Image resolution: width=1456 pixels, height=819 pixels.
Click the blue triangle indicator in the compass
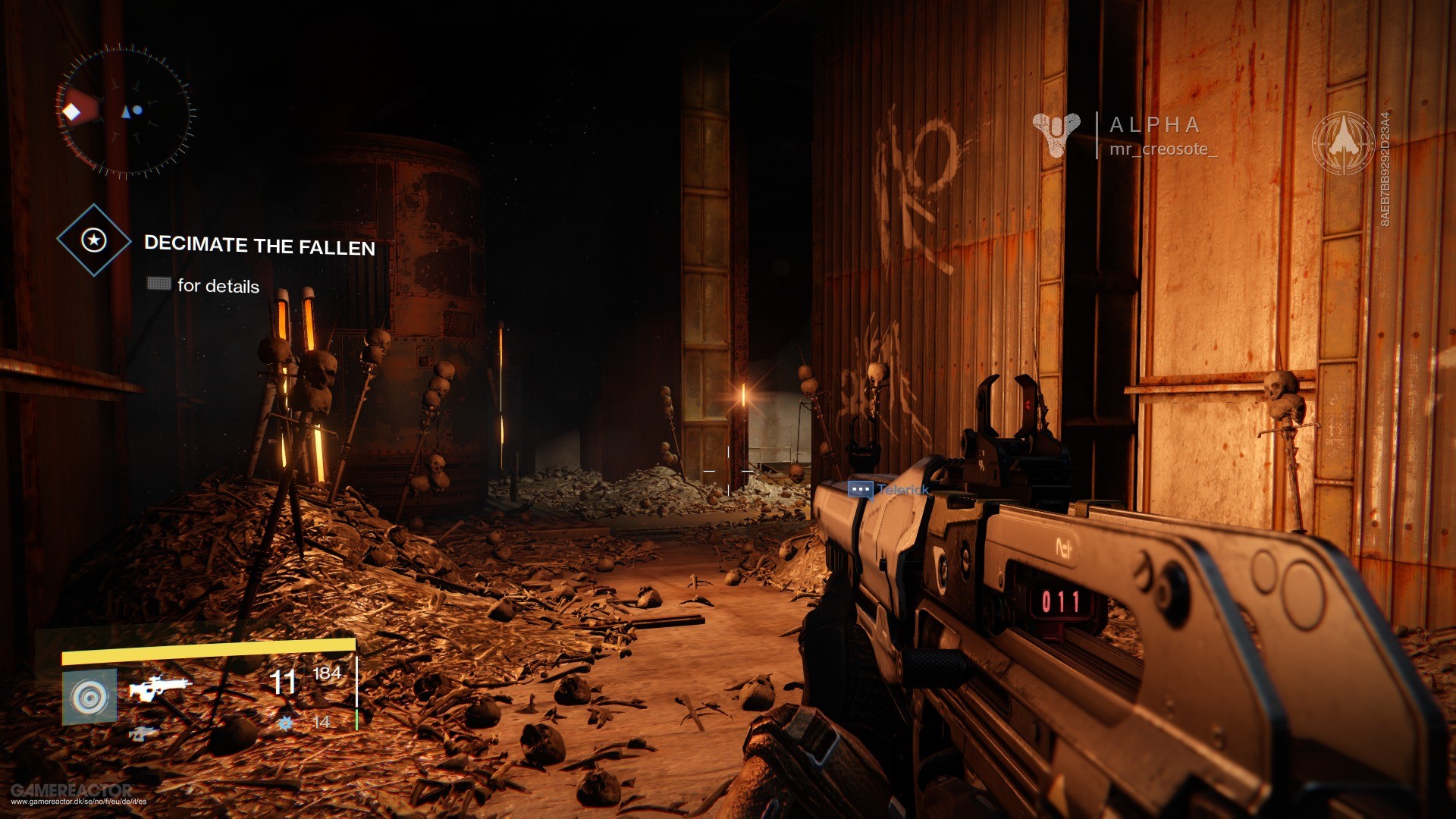[127, 110]
